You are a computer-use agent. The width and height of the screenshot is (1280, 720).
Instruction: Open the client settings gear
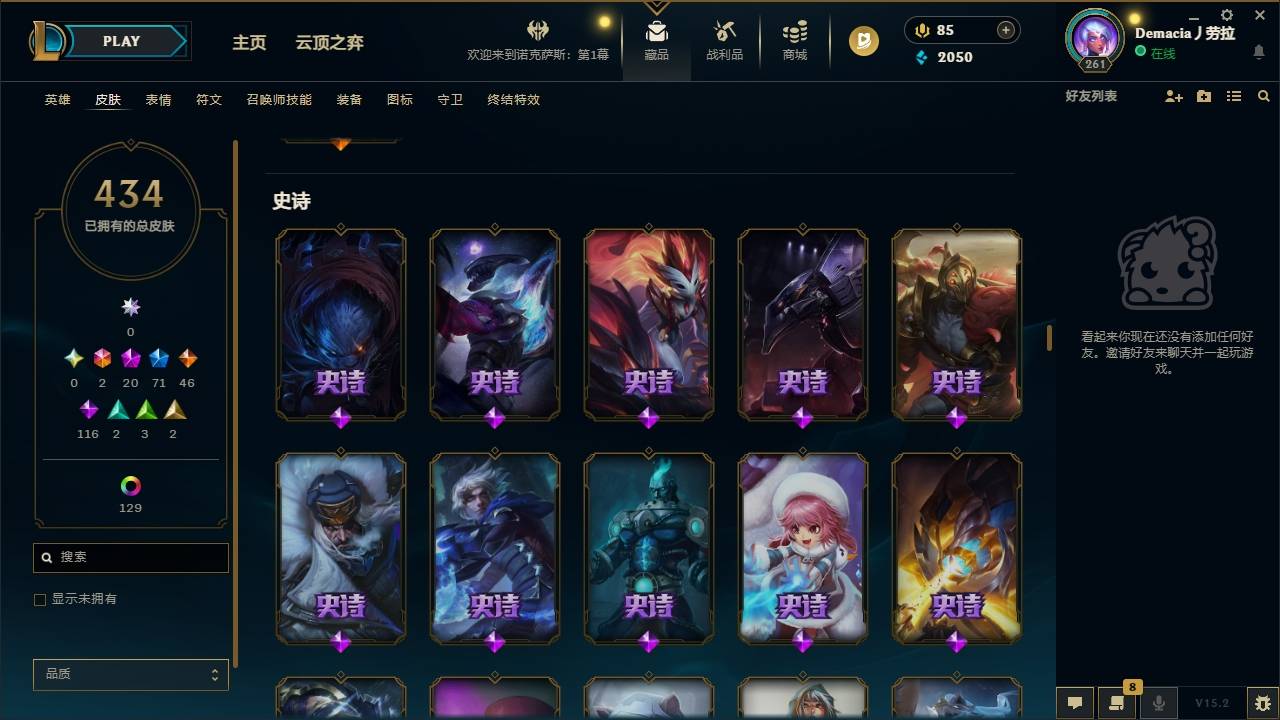point(1226,15)
